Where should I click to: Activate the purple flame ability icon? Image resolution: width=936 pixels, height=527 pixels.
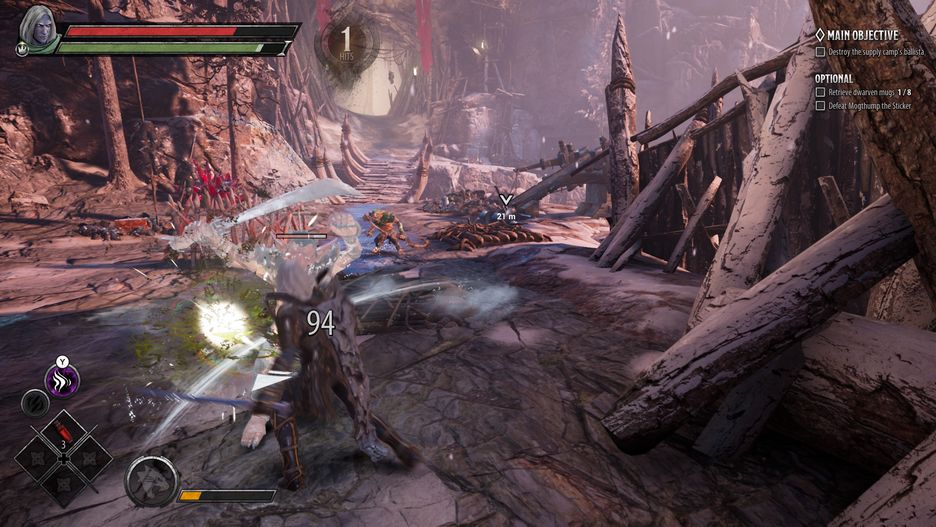click(62, 380)
